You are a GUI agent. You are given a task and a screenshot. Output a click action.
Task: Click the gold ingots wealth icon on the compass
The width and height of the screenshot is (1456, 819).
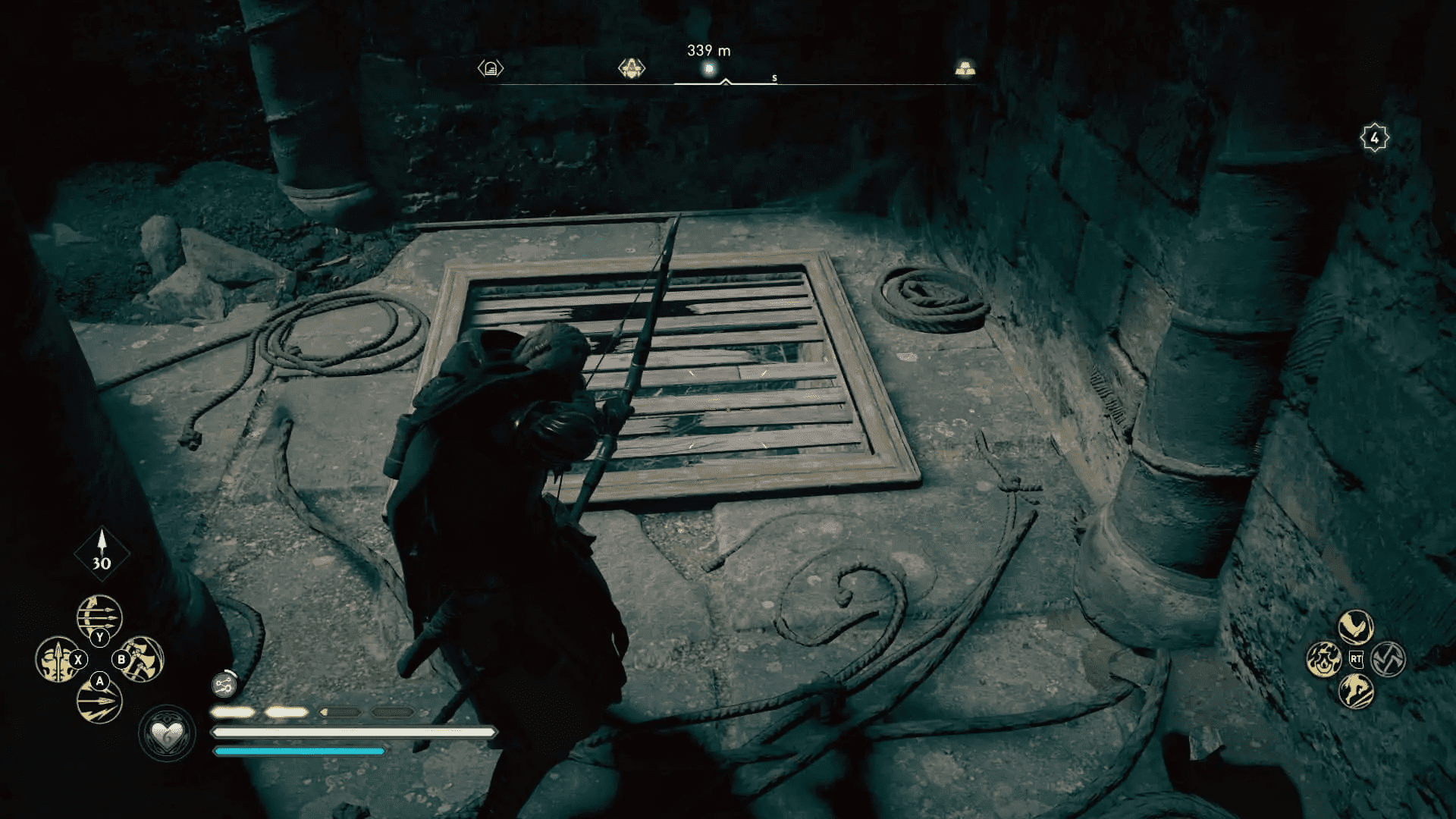point(965,67)
